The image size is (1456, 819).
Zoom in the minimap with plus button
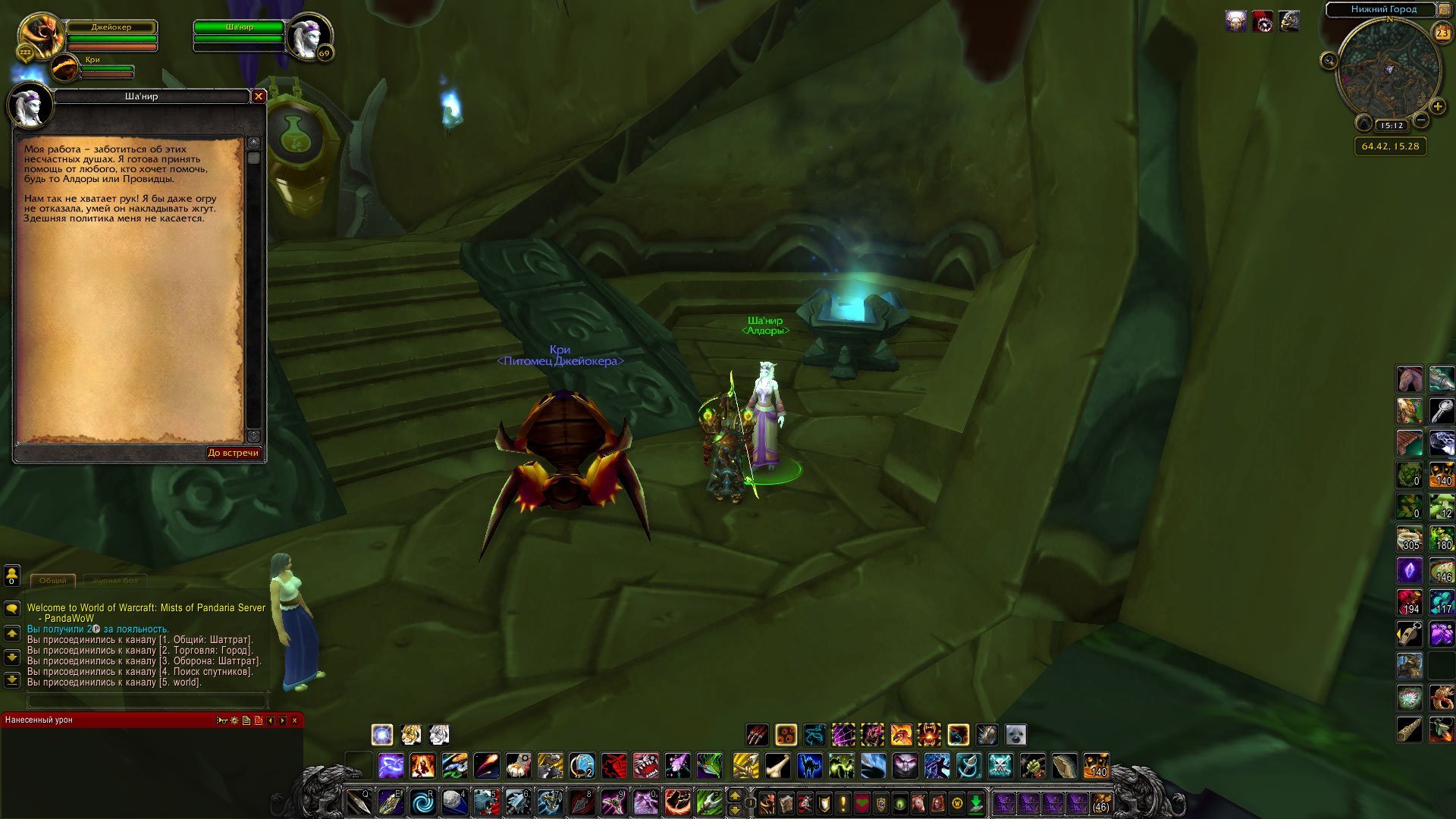[x=1437, y=107]
